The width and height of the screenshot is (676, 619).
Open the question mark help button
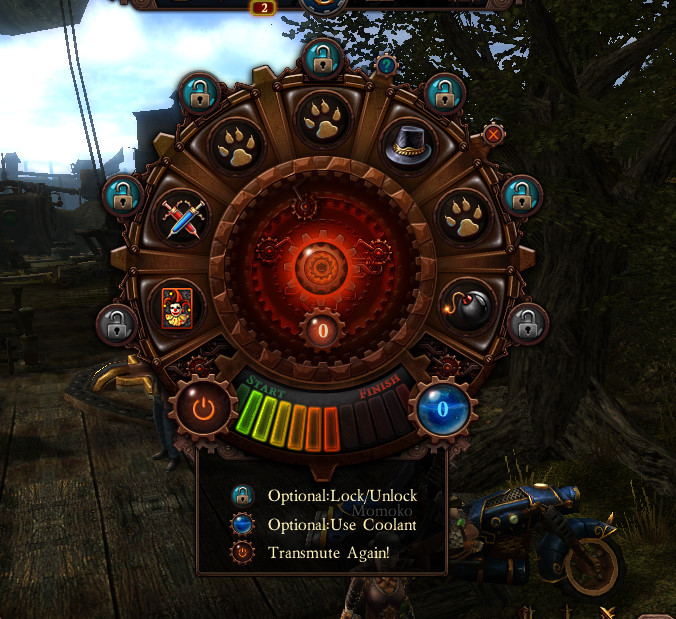pos(387,66)
